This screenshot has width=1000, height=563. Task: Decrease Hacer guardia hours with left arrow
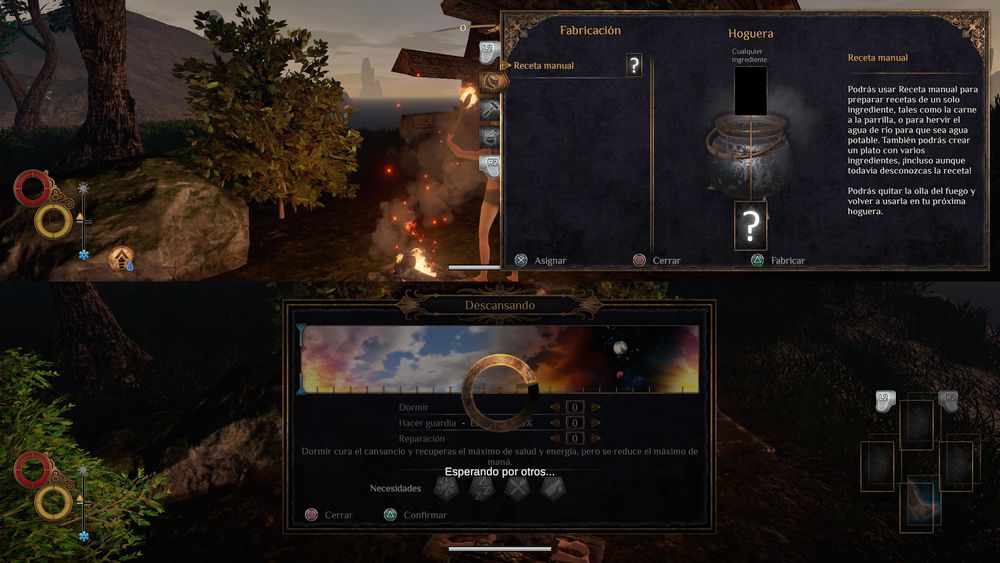point(555,423)
